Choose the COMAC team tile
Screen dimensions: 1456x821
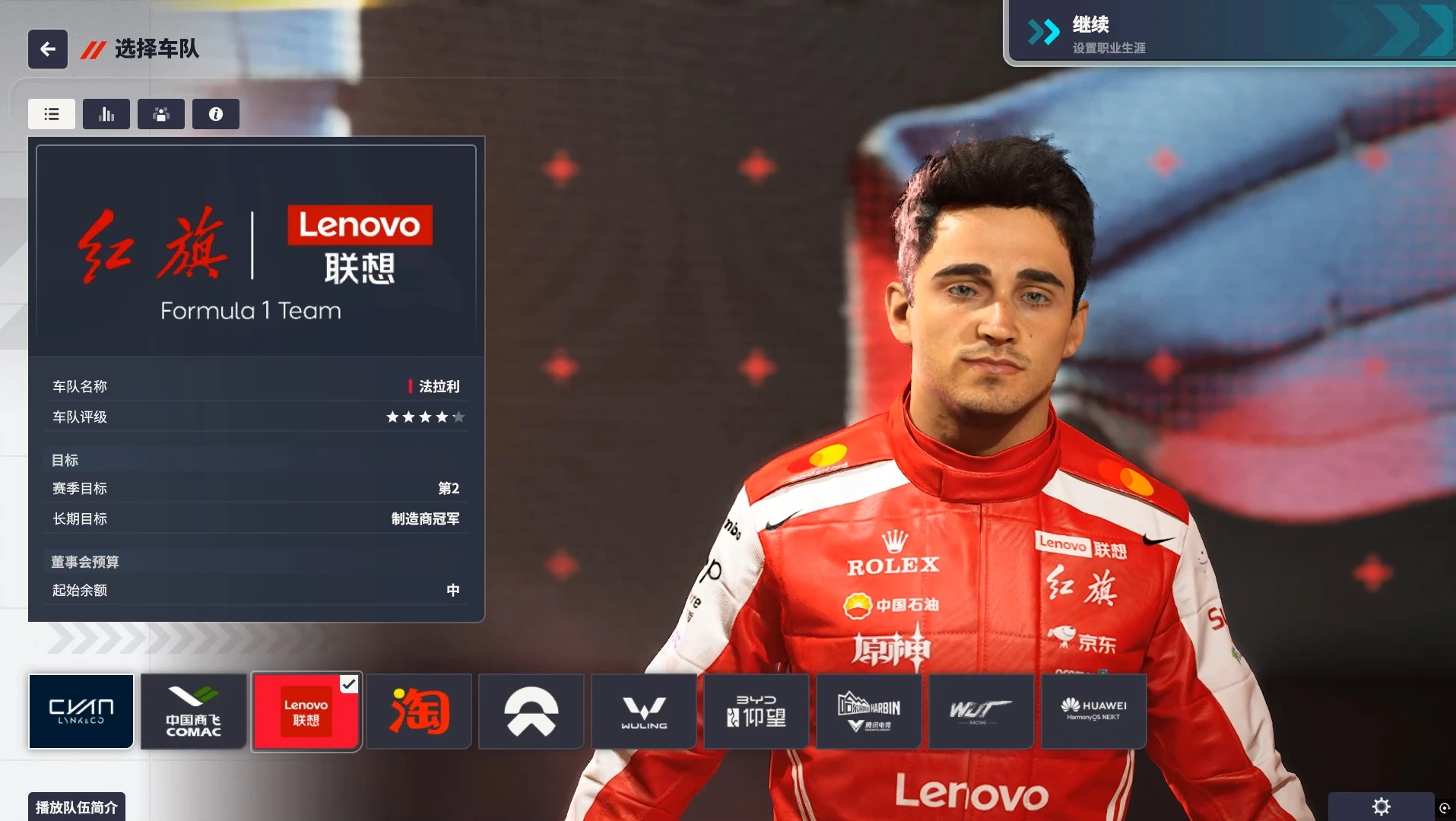pyautogui.click(x=194, y=712)
